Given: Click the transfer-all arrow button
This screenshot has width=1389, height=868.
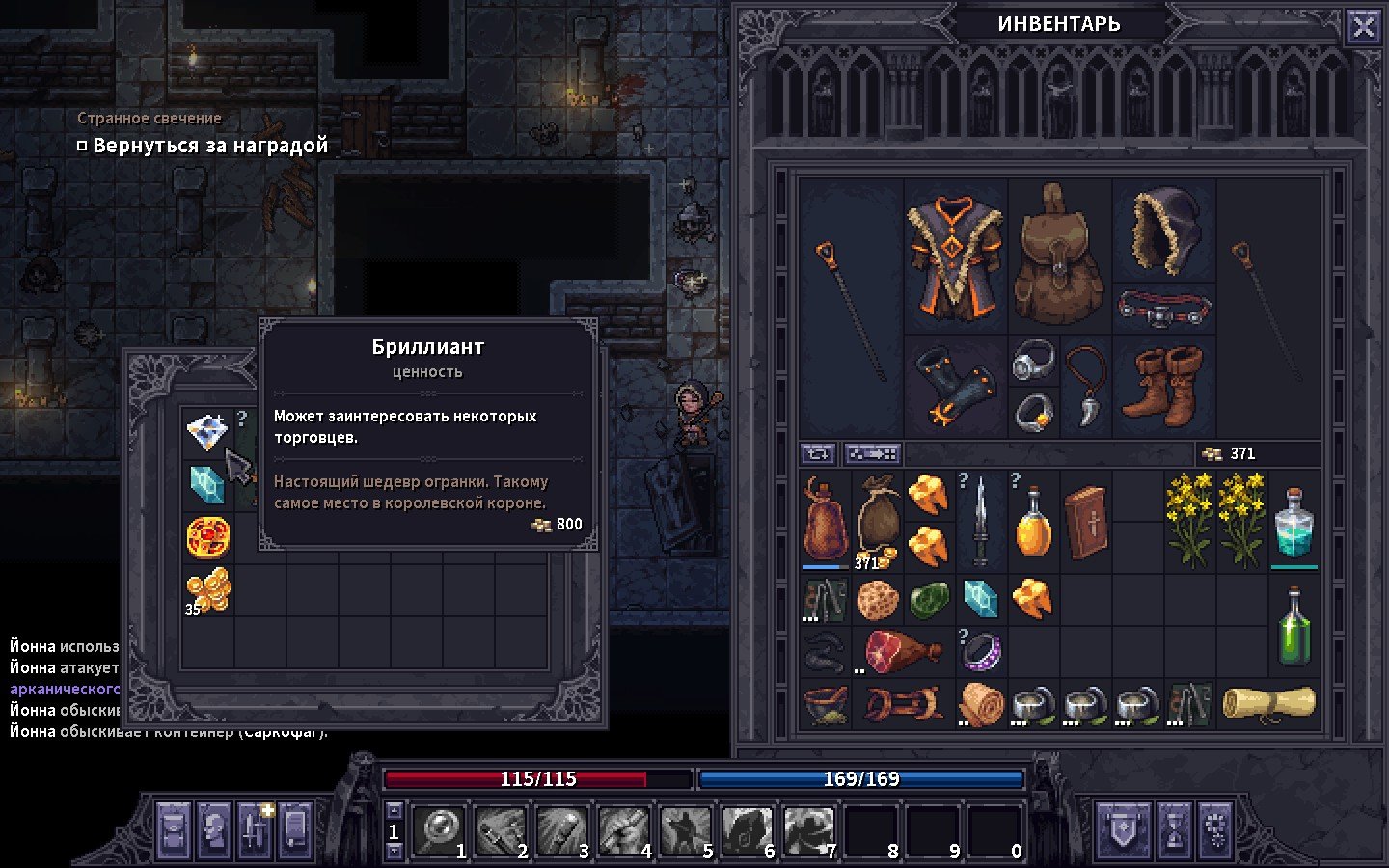Looking at the screenshot, I should [x=872, y=453].
